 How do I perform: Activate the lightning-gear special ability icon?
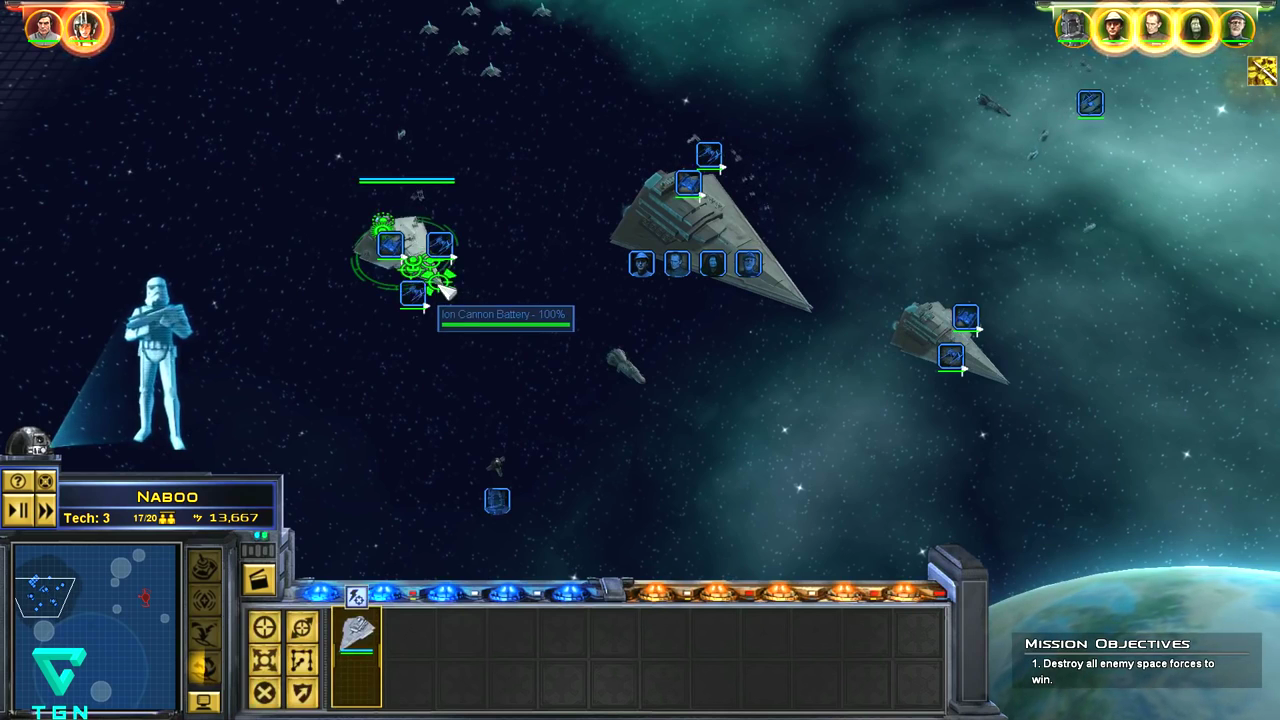pos(356,597)
